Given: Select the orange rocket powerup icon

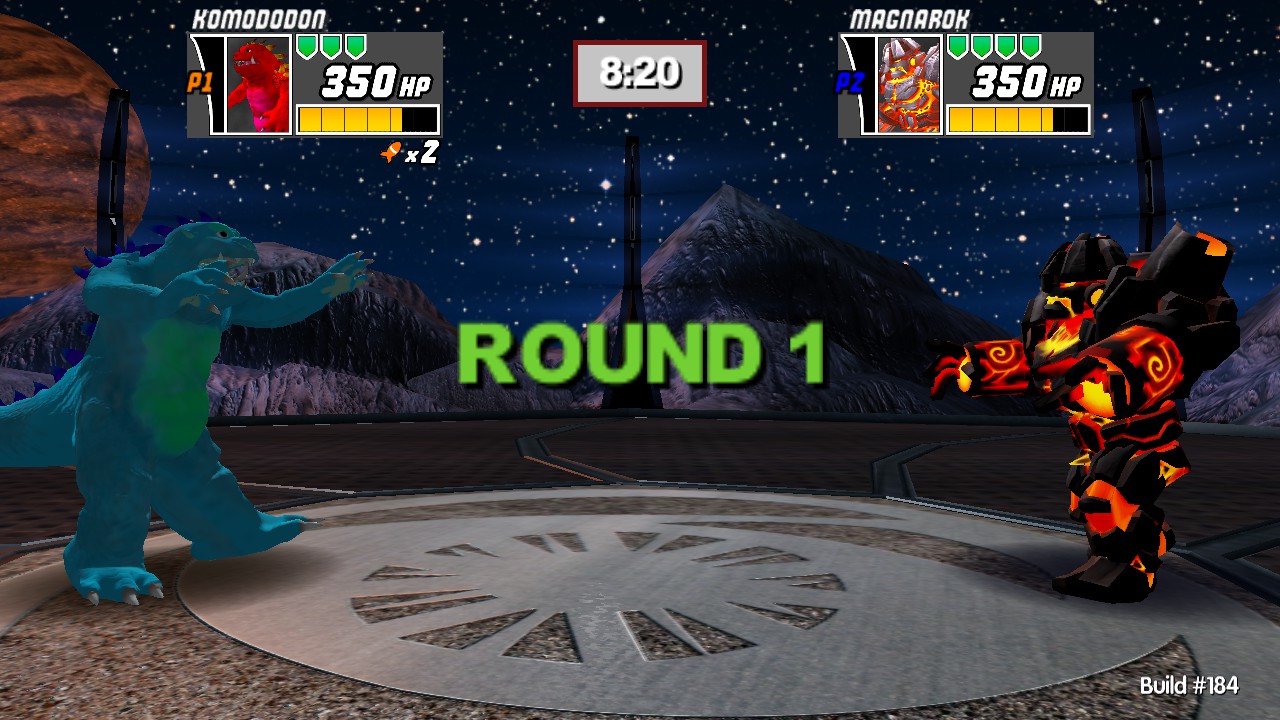Looking at the screenshot, I should [391, 150].
